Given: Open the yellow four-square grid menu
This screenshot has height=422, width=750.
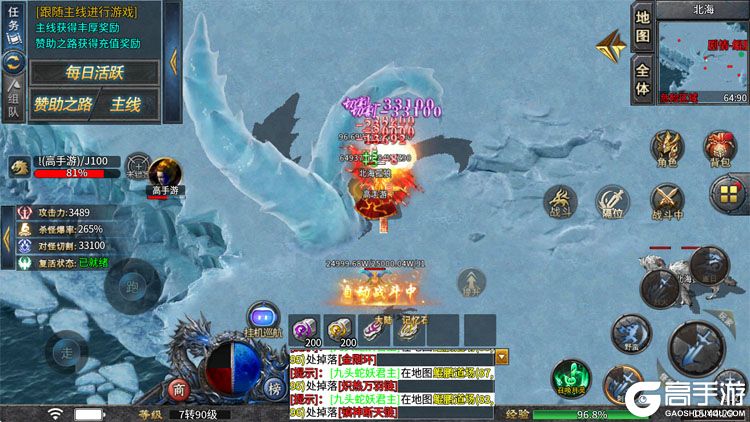Looking at the screenshot, I should 727,193.
